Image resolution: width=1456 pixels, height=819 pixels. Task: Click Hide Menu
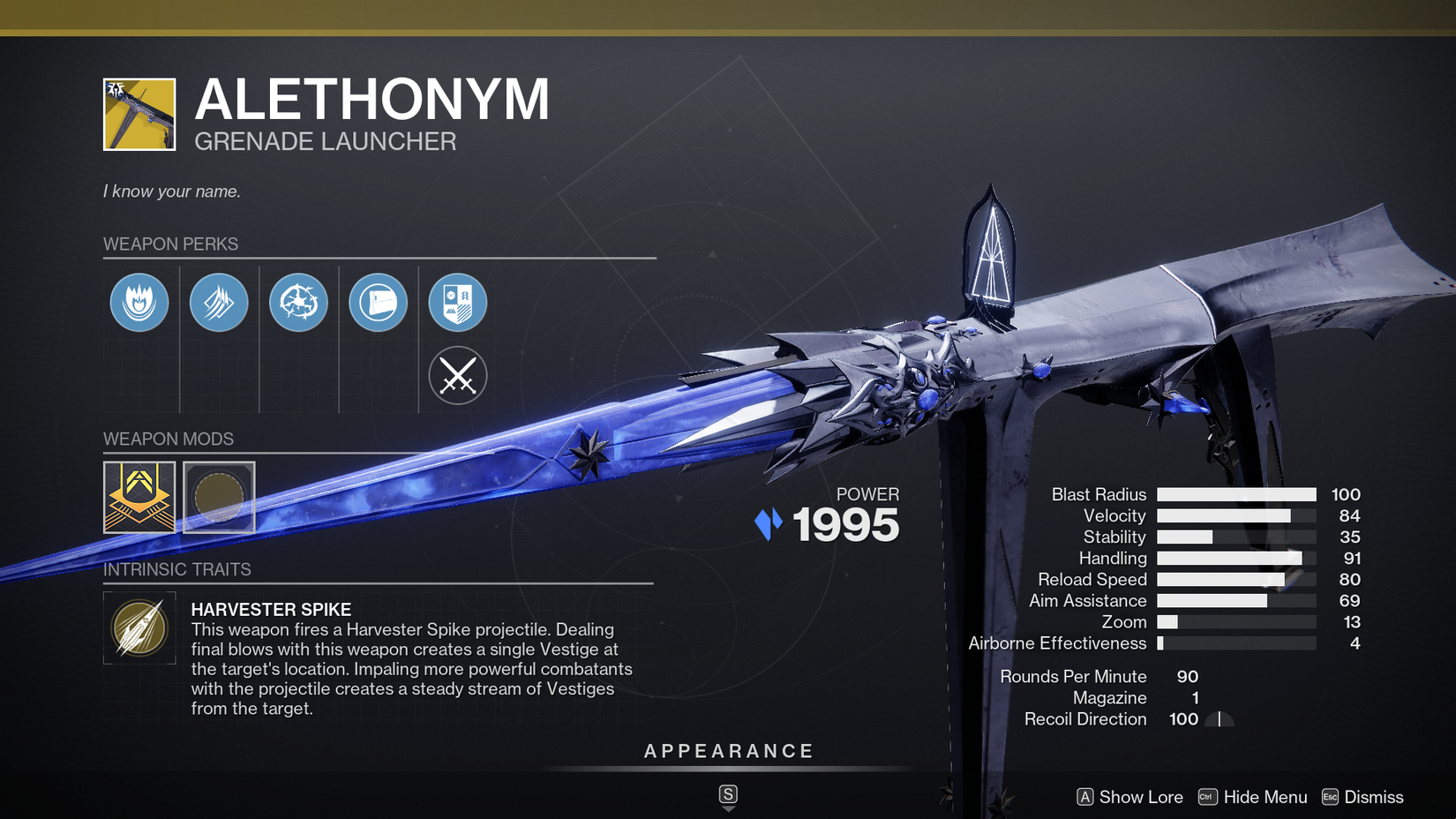pos(1265,796)
